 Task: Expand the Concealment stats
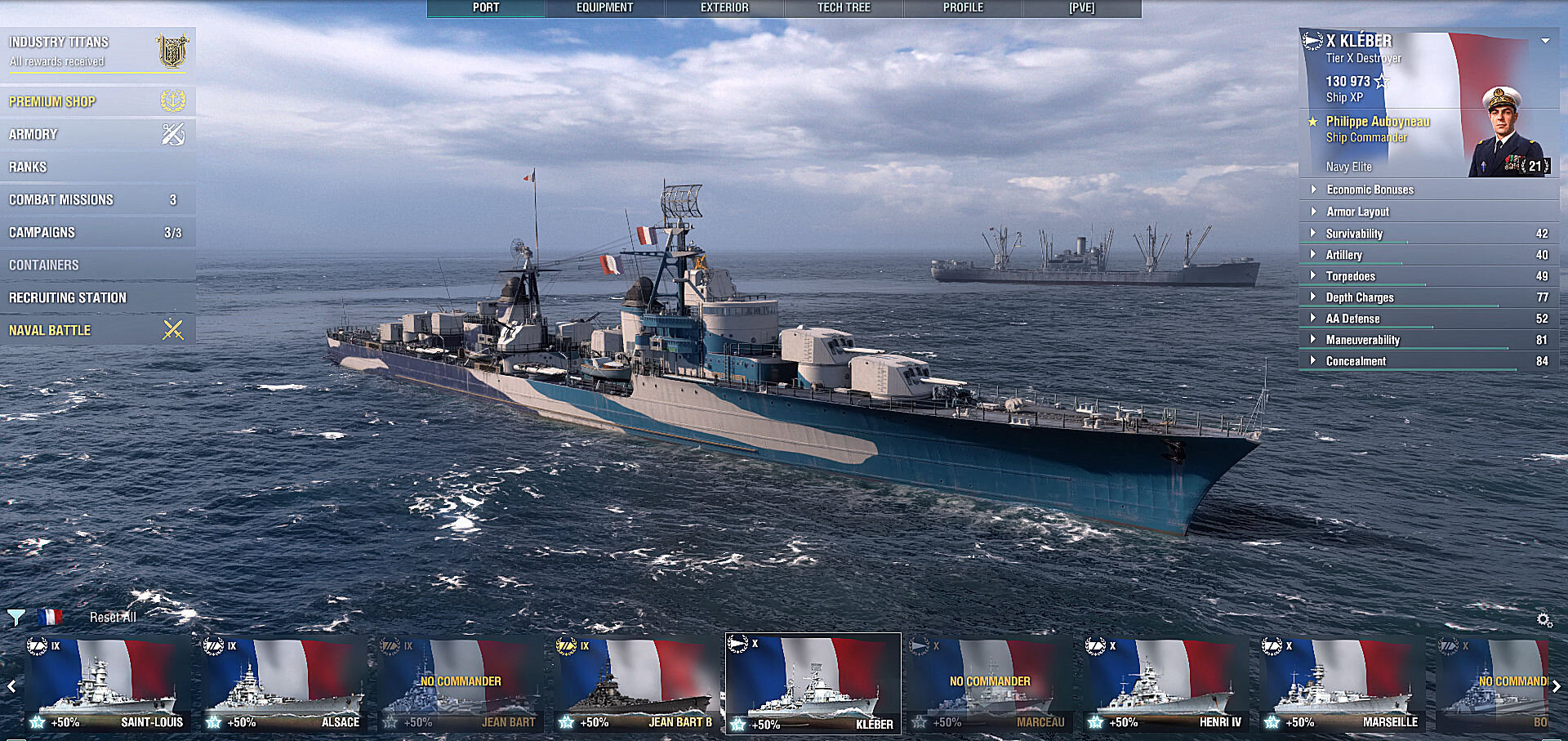tap(1356, 361)
